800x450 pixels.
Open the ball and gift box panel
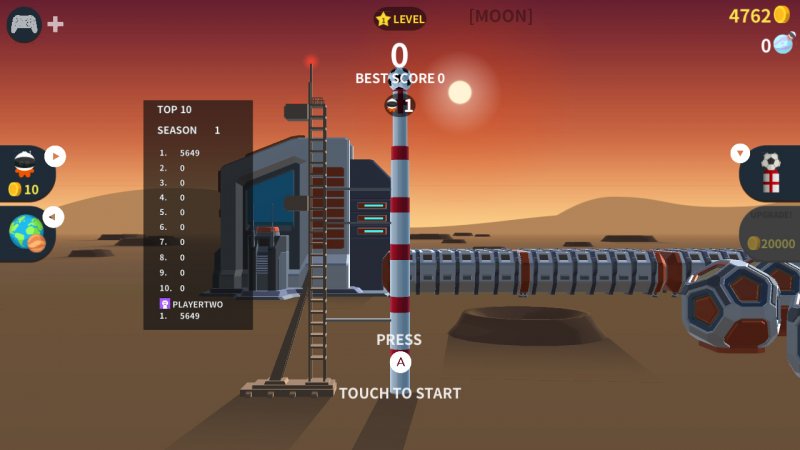[x=770, y=173]
